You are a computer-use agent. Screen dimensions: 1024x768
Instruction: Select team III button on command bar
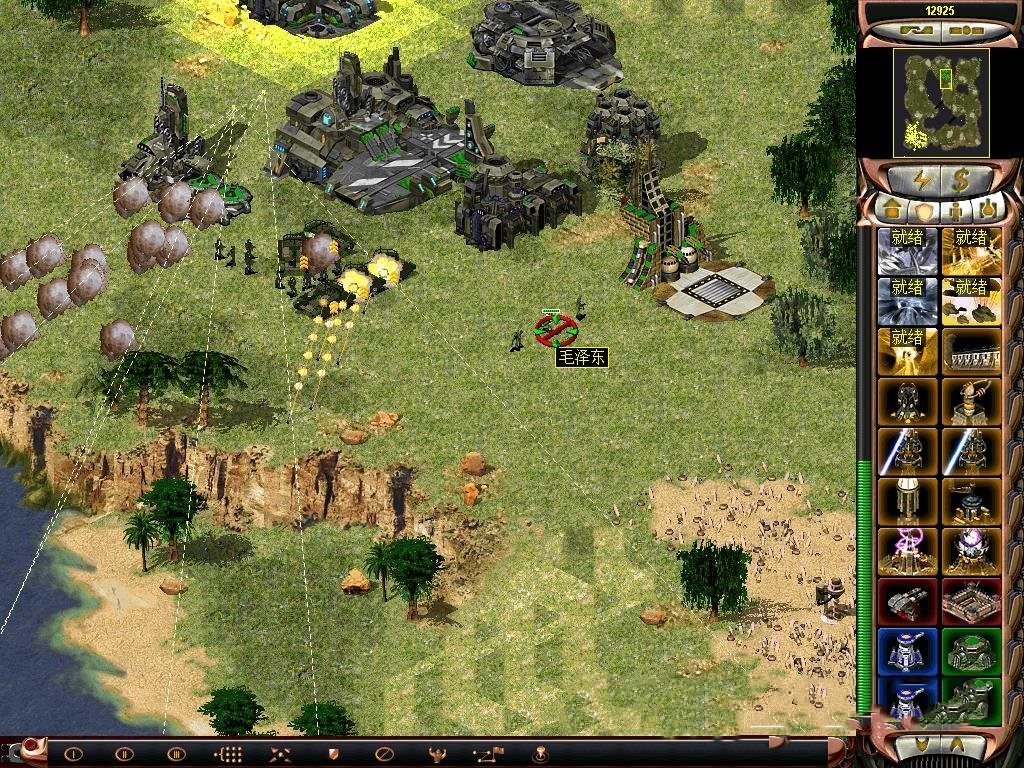(x=176, y=754)
